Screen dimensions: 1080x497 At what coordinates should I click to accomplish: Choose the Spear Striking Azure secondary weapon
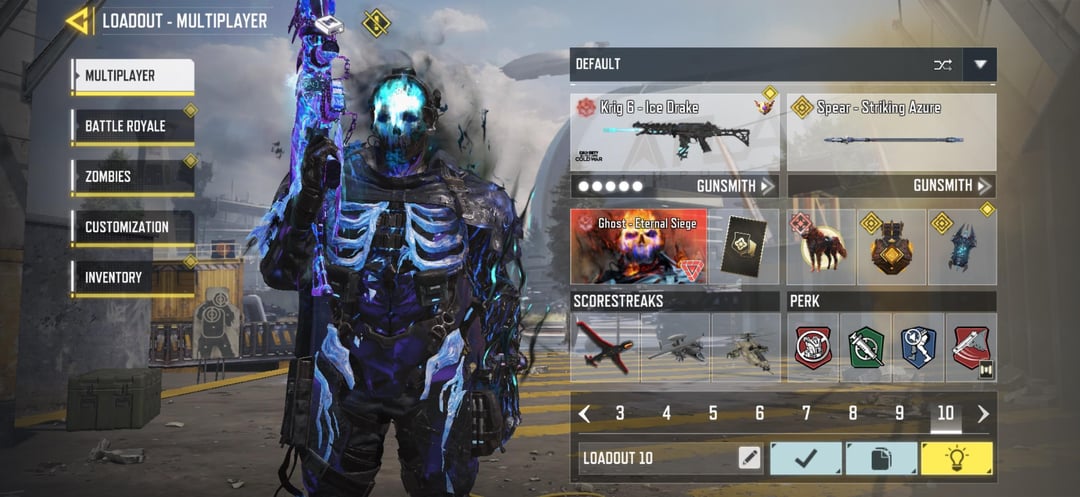(x=891, y=133)
